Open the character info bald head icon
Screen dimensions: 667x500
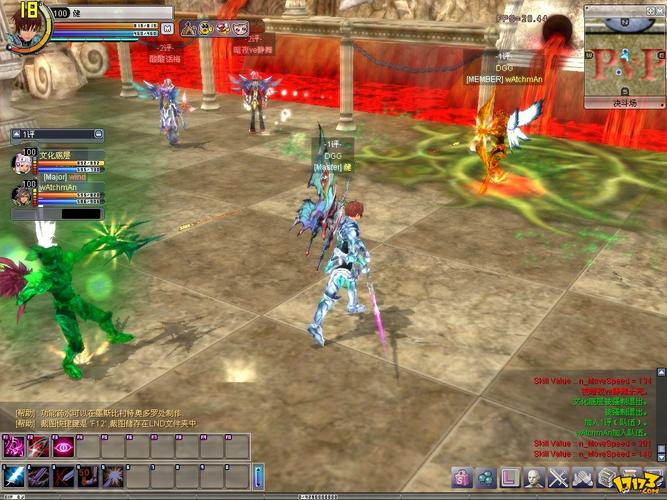pyautogui.click(x=534, y=477)
